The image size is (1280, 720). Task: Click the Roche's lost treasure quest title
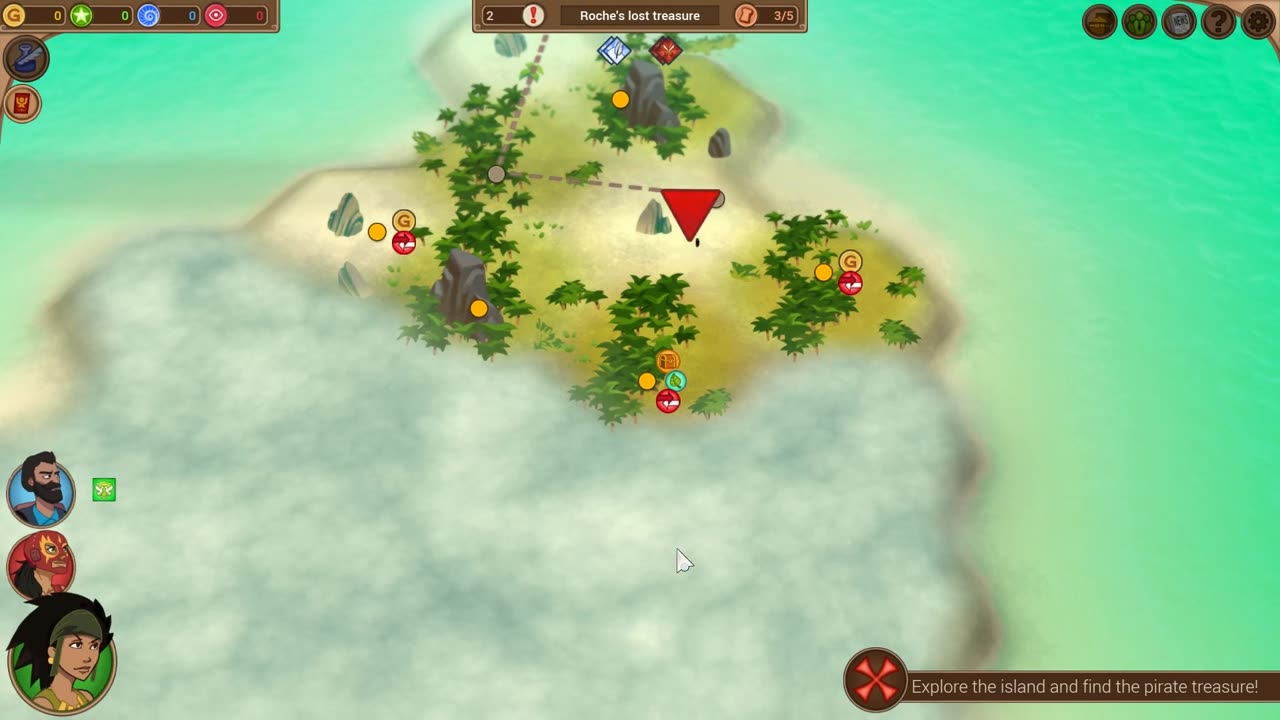[639, 16]
